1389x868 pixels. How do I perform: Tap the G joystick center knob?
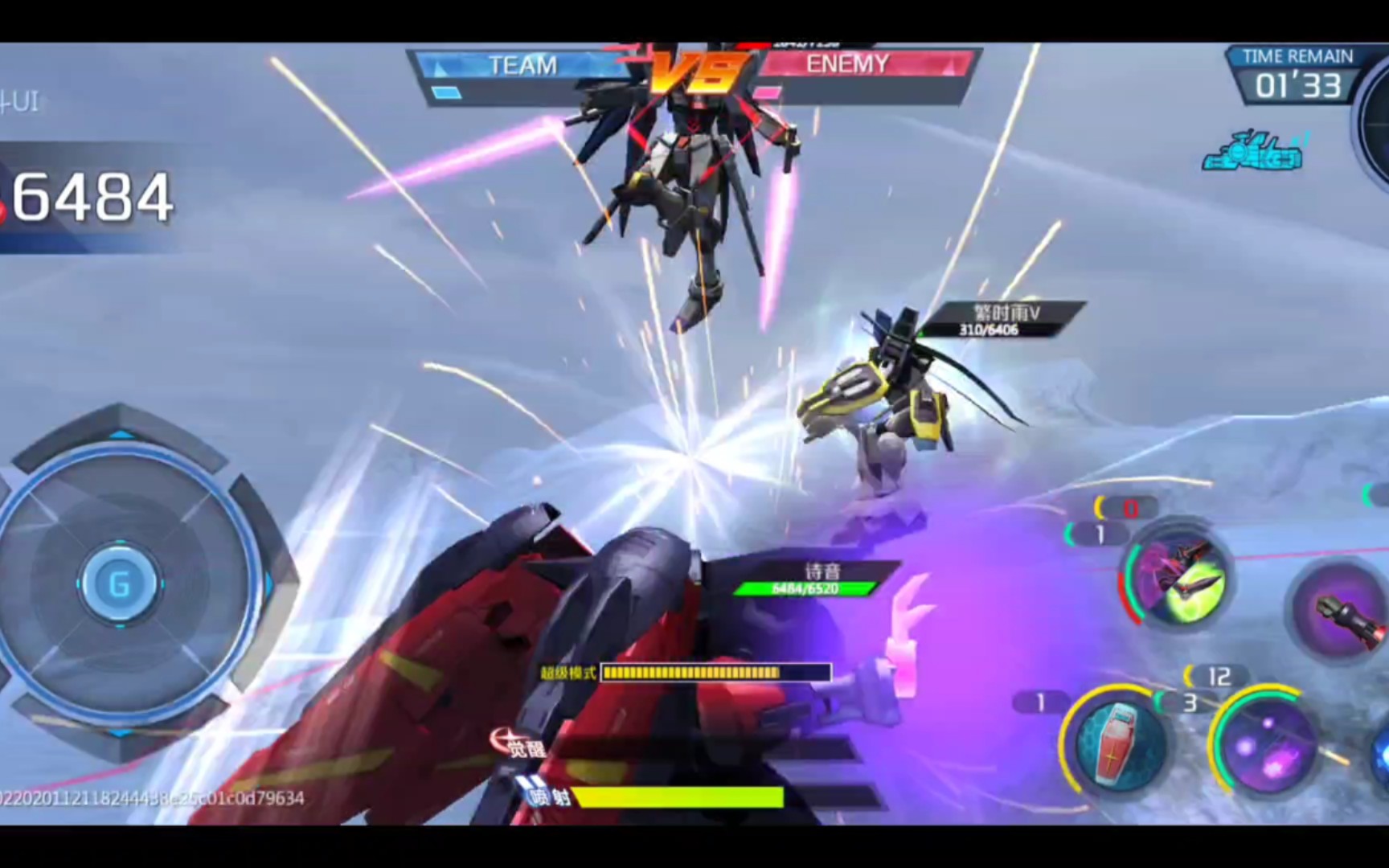click(121, 583)
